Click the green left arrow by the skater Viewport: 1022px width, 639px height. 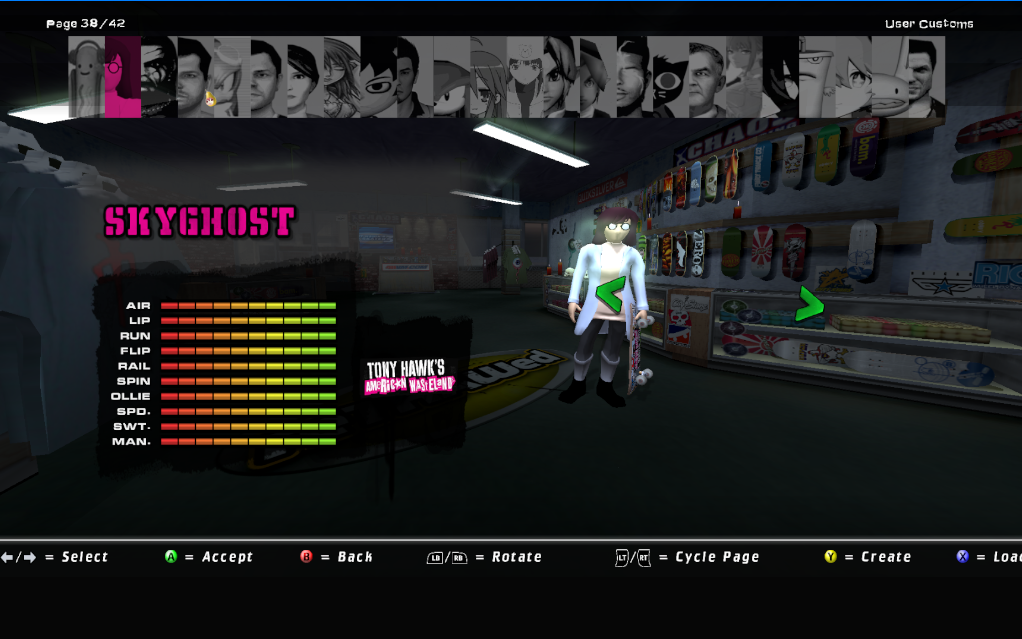pos(608,296)
